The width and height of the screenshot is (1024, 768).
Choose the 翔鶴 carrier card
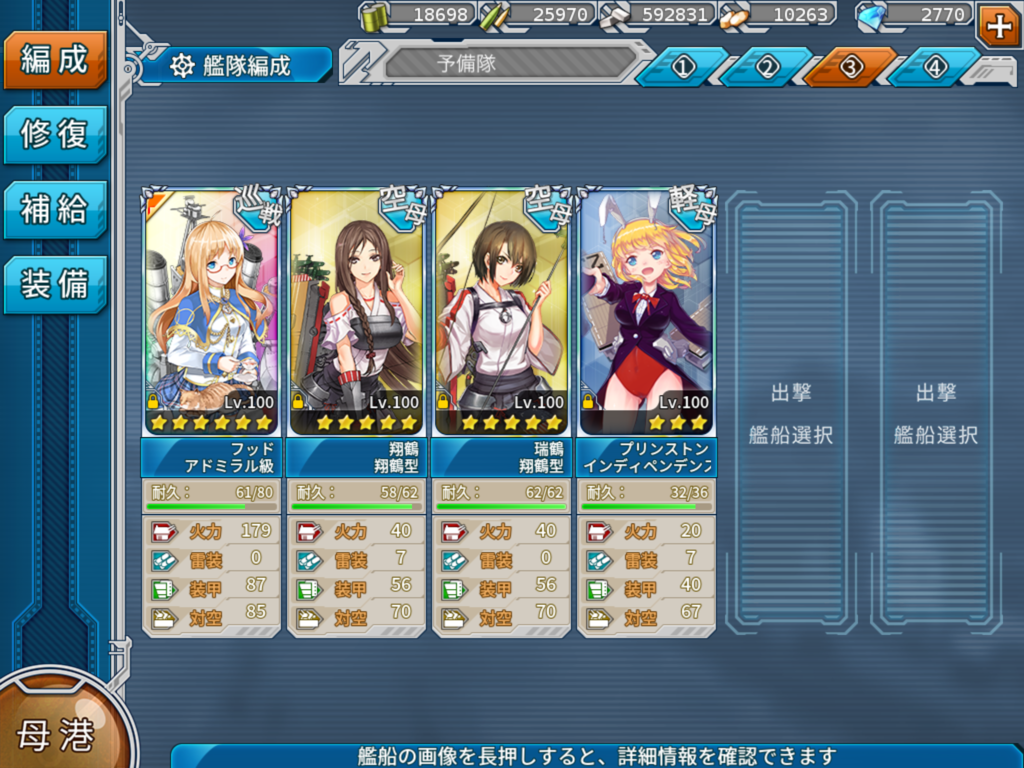click(x=356, y=312)
